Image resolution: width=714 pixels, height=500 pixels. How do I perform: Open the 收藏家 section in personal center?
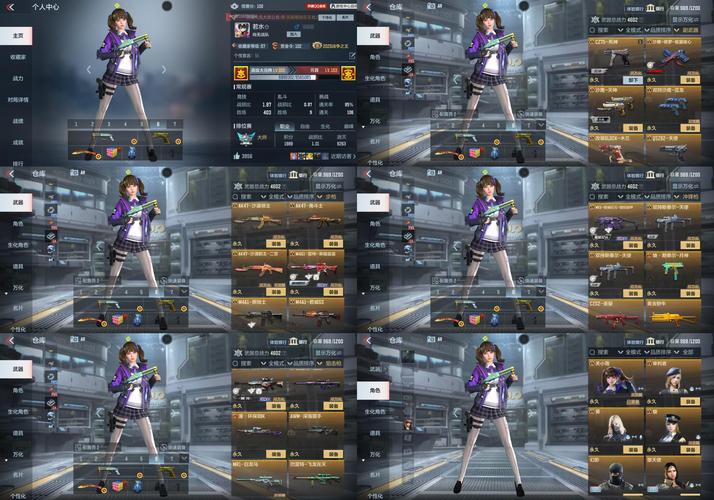17,57
